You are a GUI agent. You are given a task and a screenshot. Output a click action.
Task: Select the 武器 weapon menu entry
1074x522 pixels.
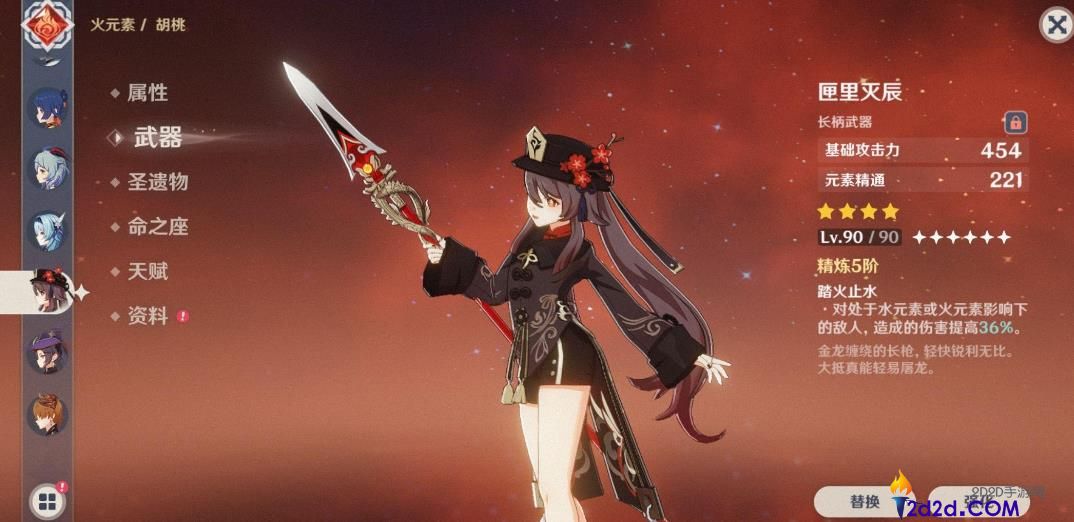pos(157,138)
